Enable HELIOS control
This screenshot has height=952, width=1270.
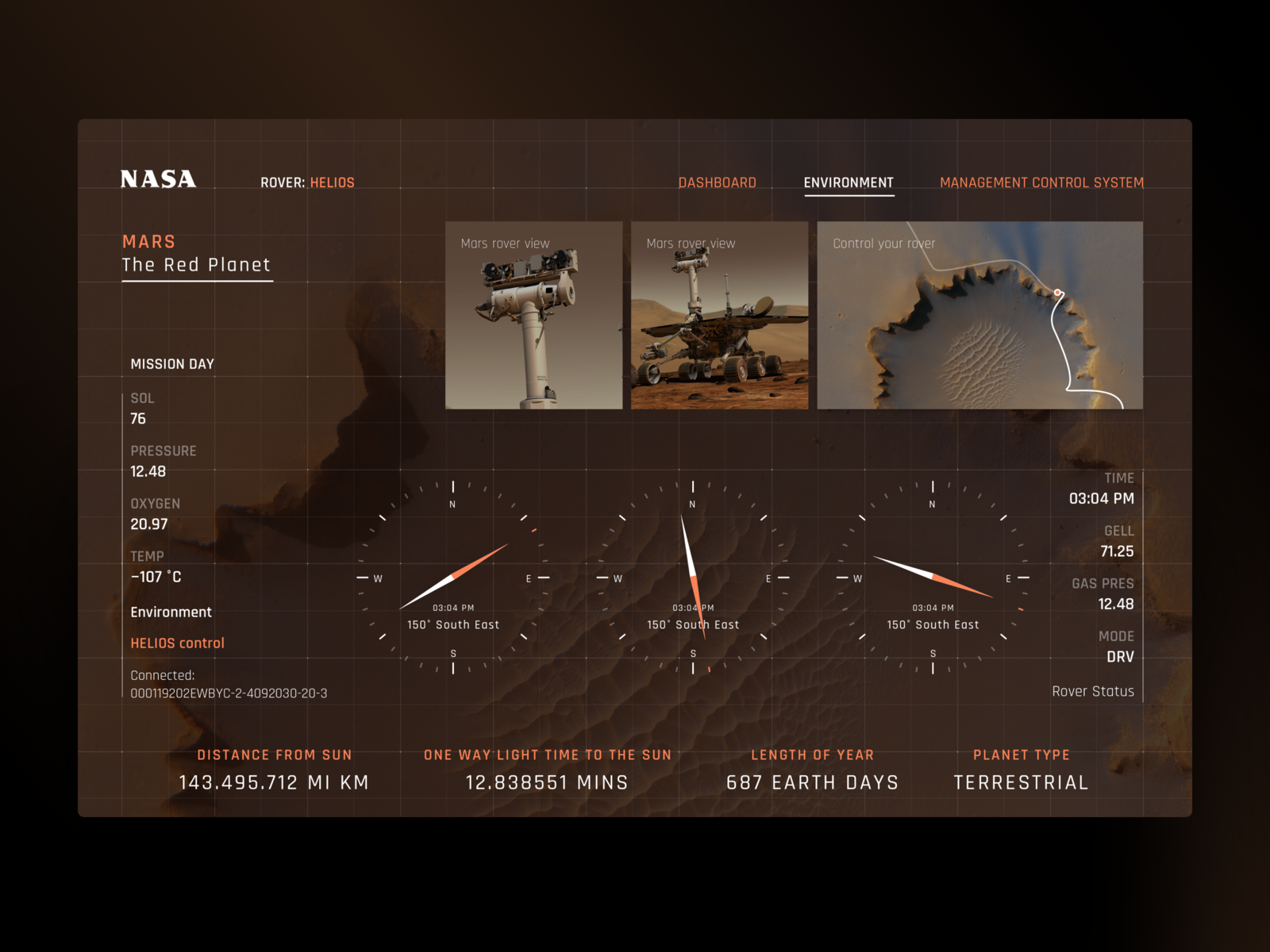click(x=177, y=643)
